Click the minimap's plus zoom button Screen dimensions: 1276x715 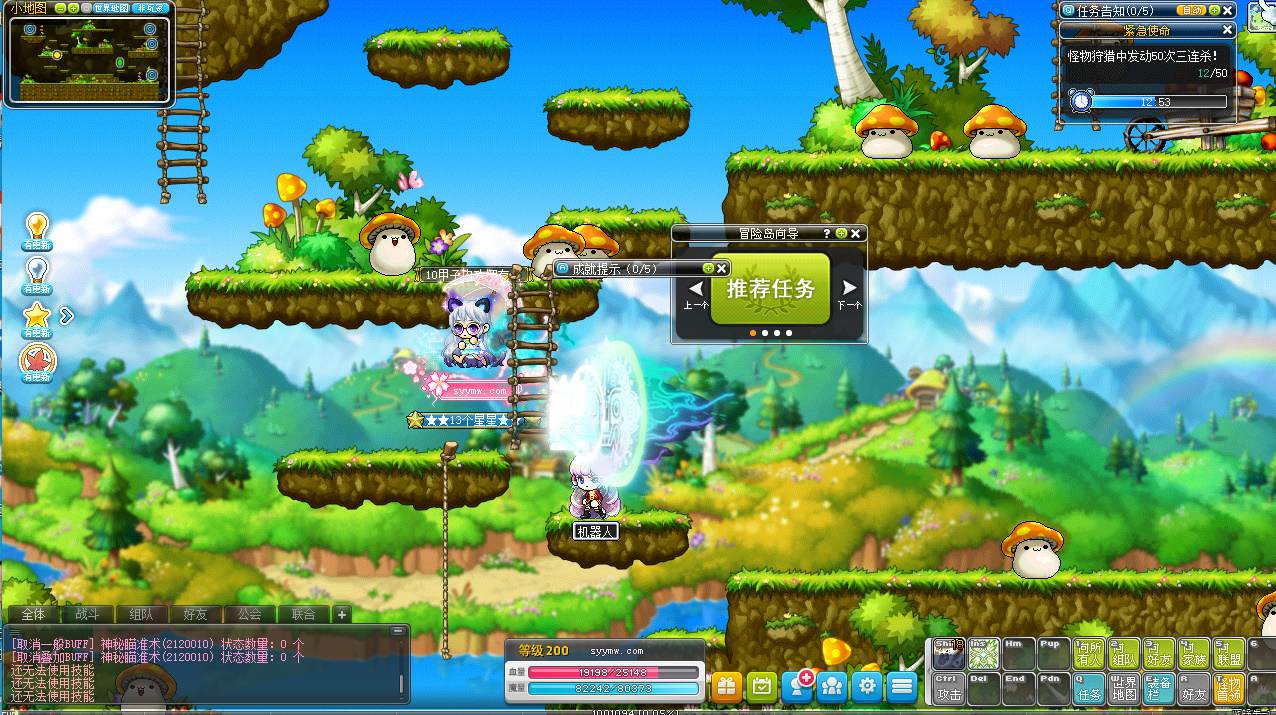(x=74, y=8)
